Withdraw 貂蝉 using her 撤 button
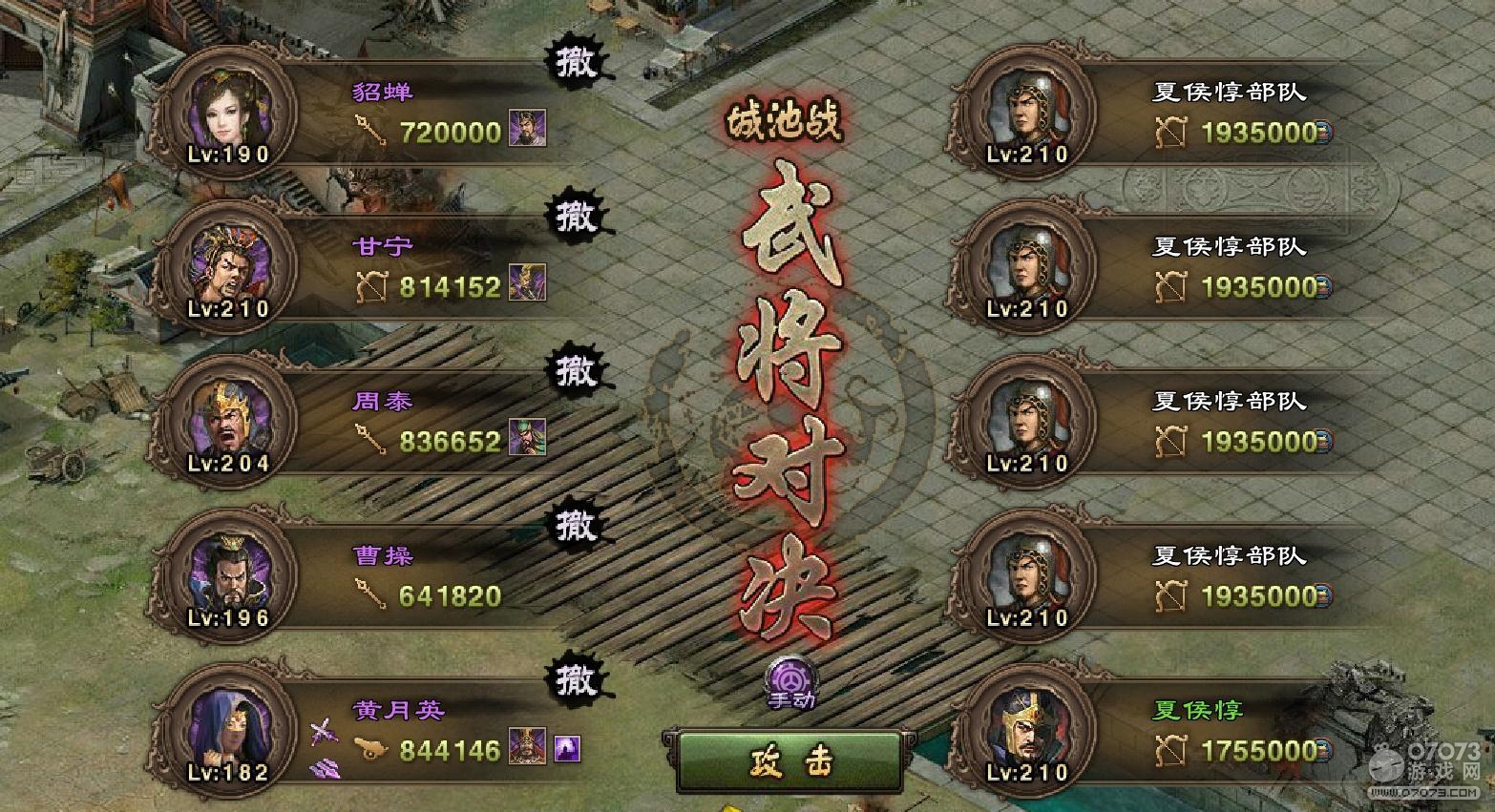 tap(576, 63)
